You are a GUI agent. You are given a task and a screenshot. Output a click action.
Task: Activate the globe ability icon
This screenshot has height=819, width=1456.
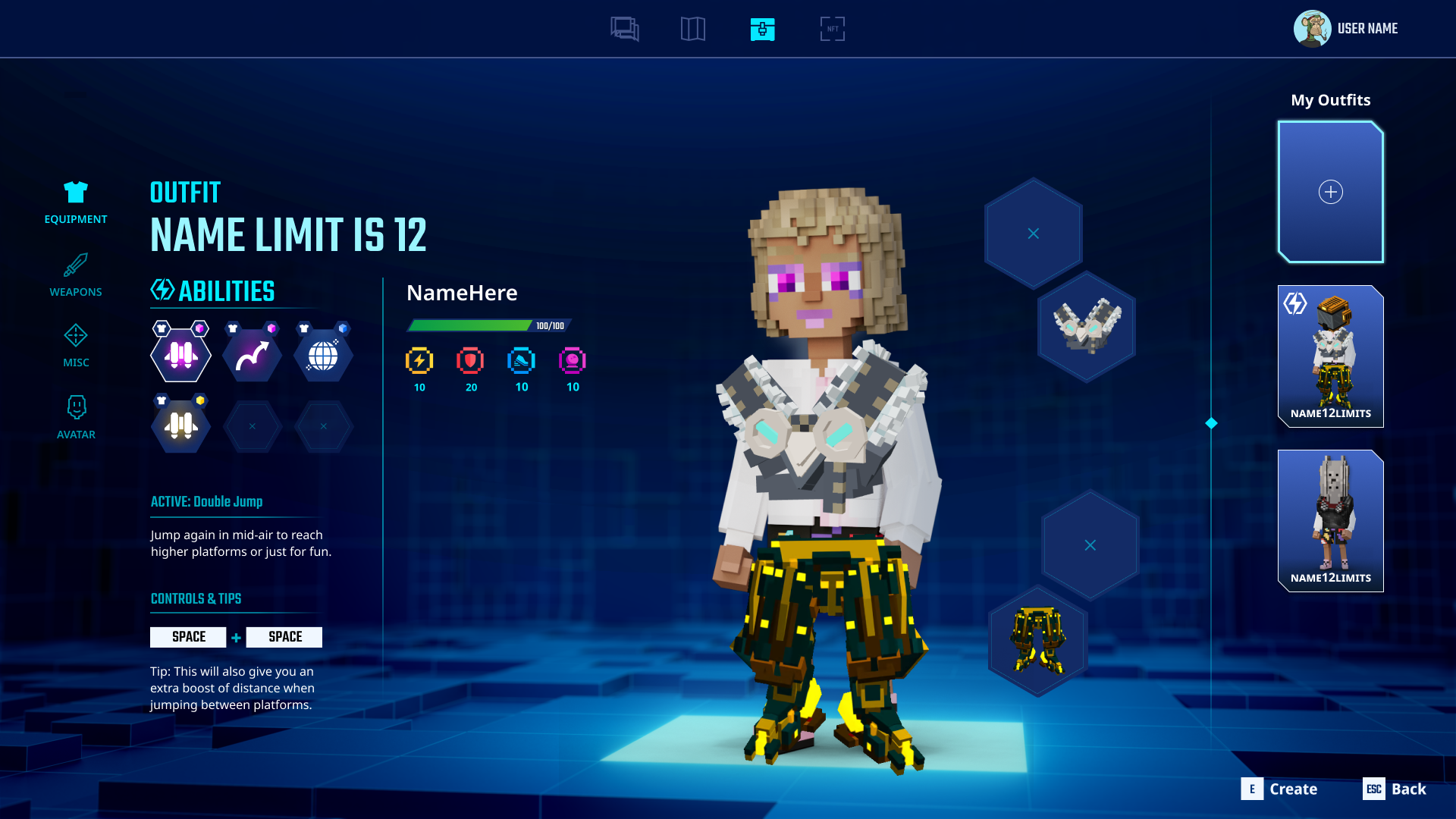click(323, 355)
